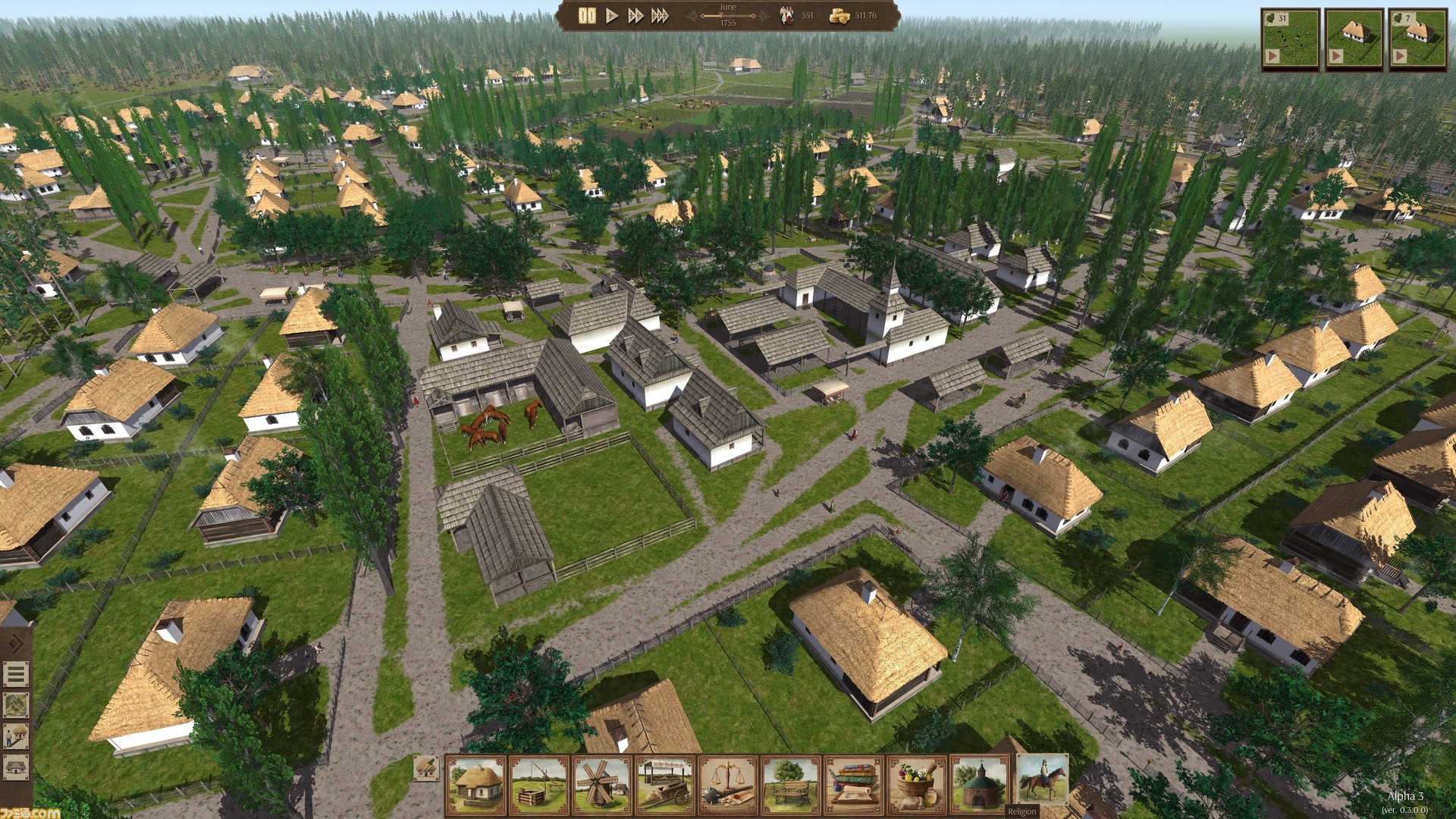Activate the fastest triple-arrow speed
Image resolution: width=1456 pixels, height=819 pixels.
pos(661,15)
